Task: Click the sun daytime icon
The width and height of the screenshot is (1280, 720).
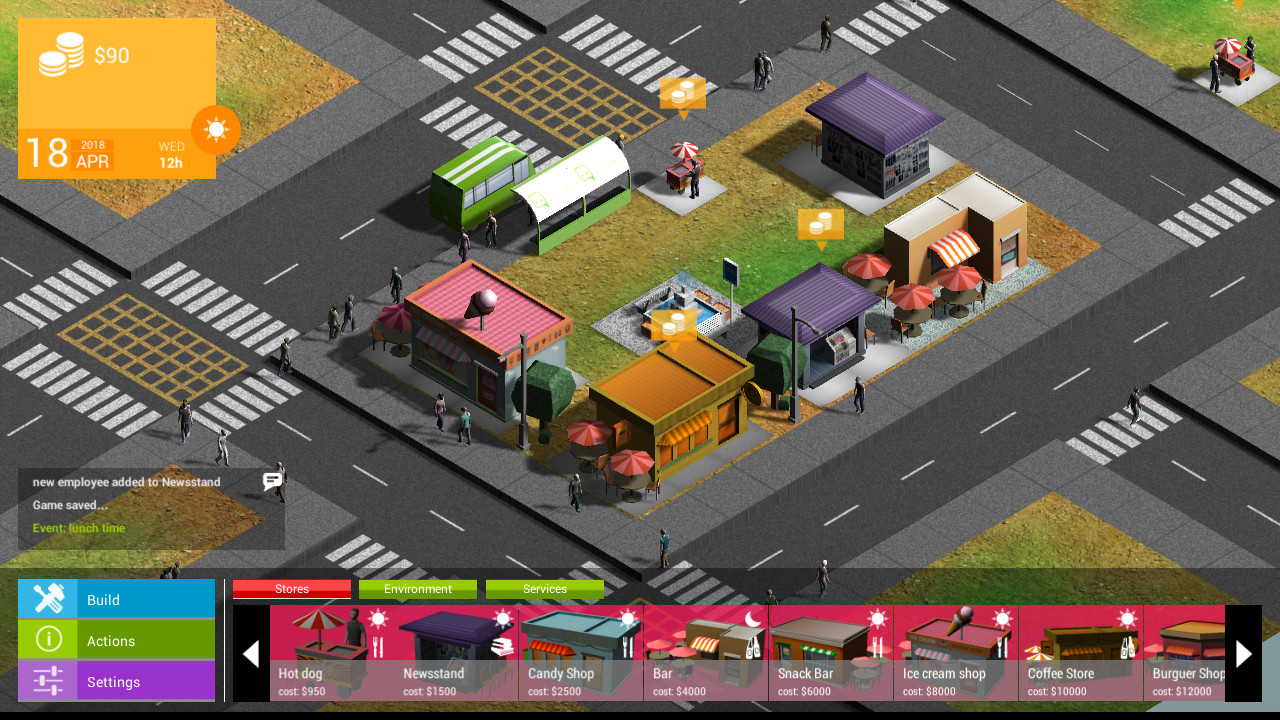Action: pyautogui.click(x=216, y=130)
